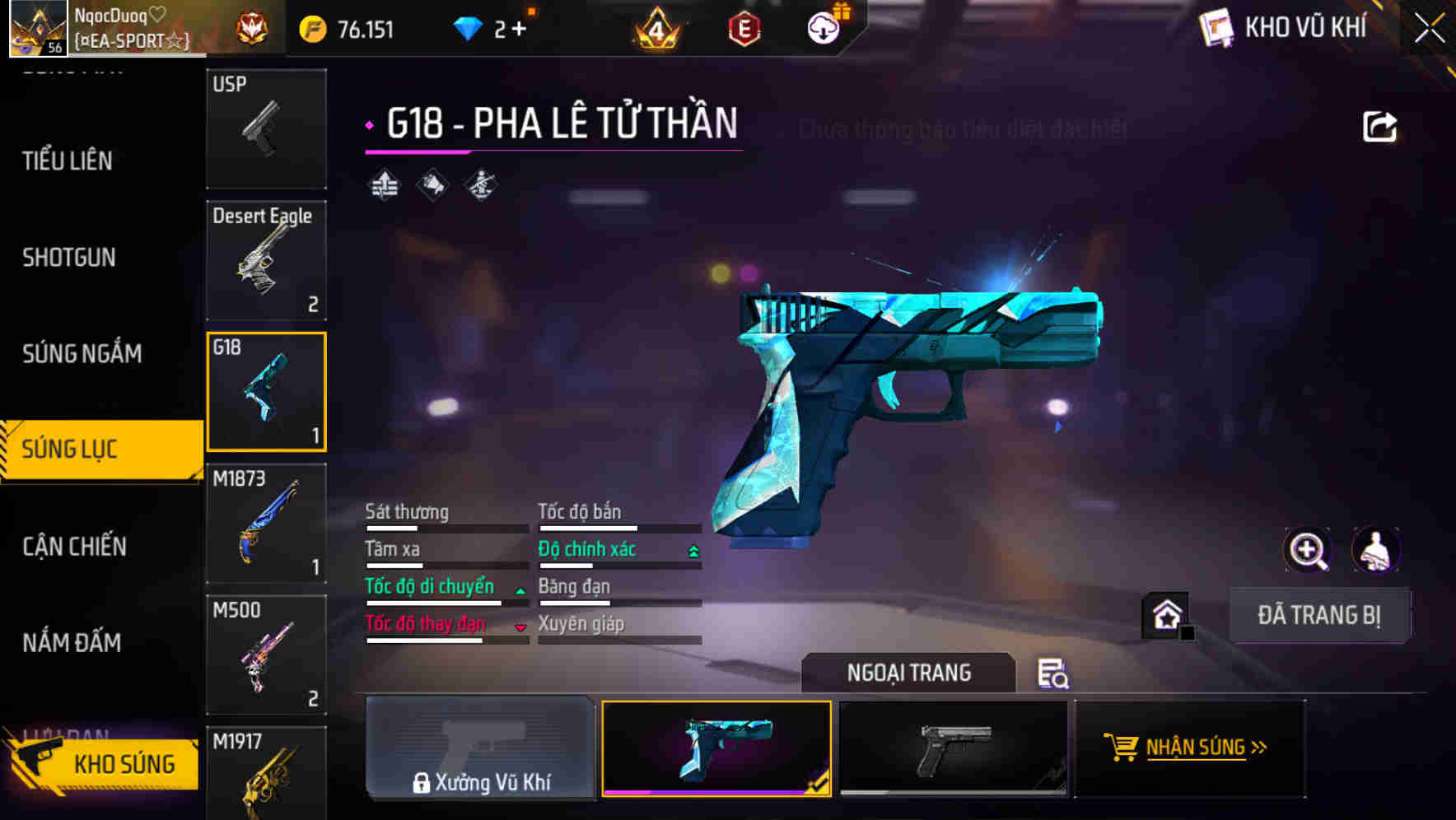Select the SHOTGUN menu category
Viewport: 1456px width, 820px height.
69,258
